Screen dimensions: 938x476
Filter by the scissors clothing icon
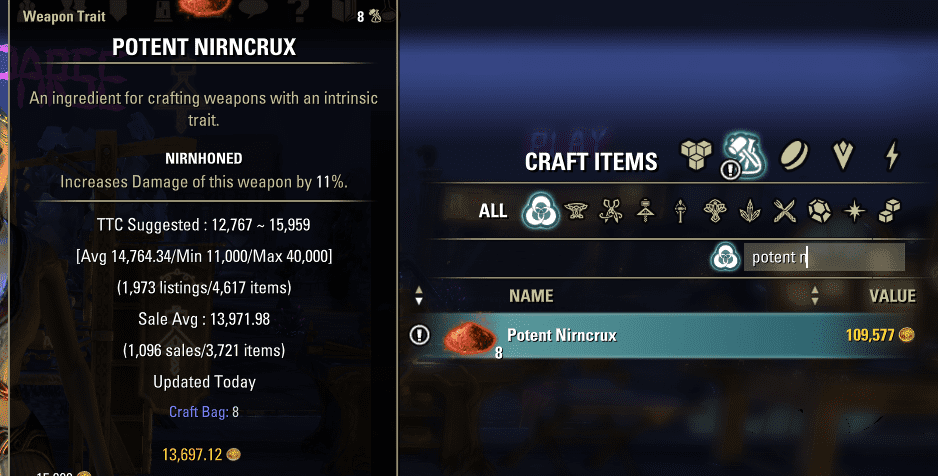(x=611, y=211)
